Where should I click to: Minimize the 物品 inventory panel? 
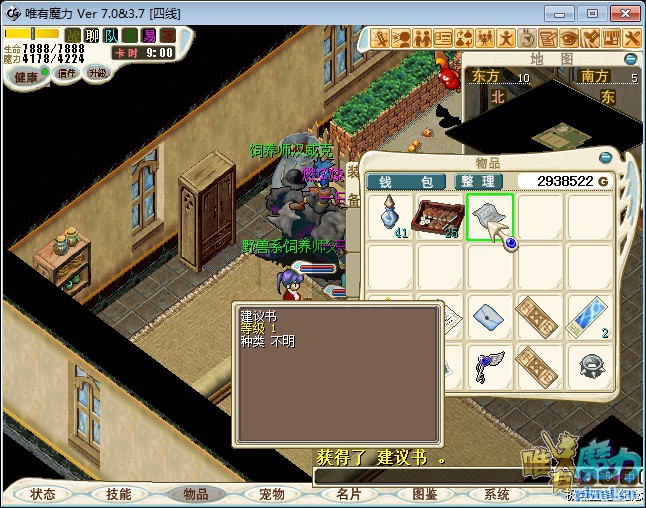coord(604,157)
